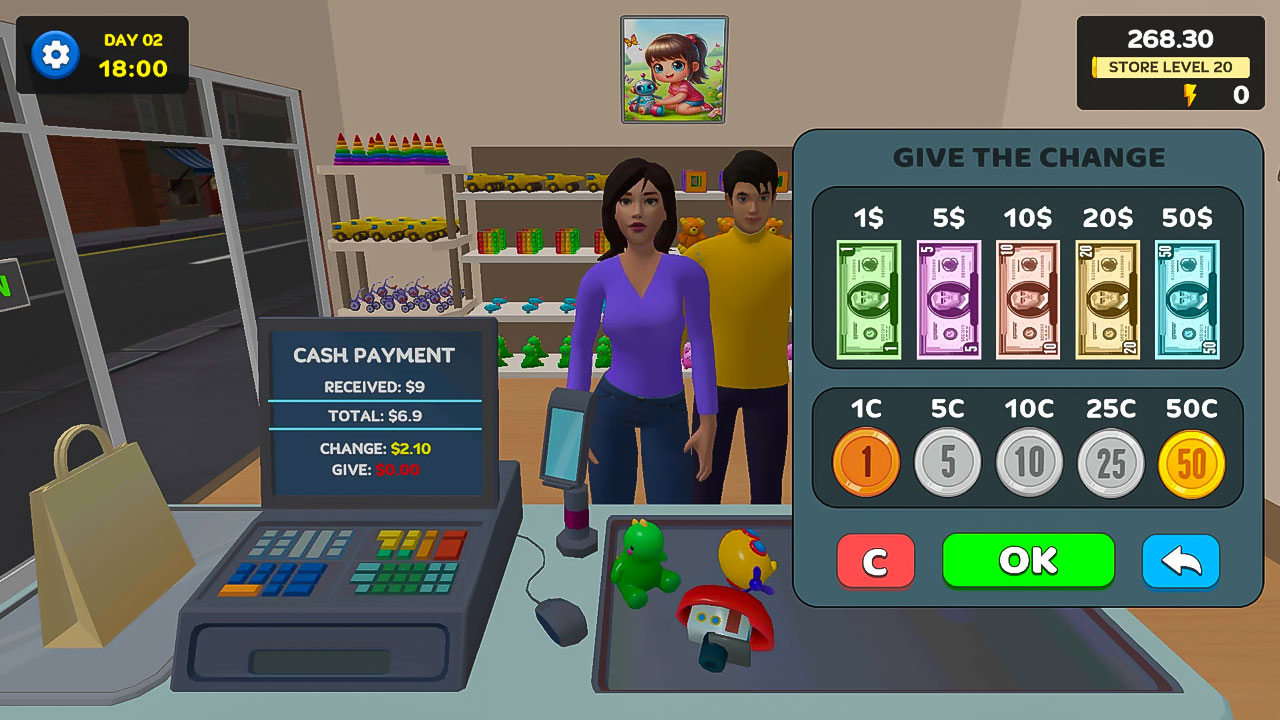Pick the 1C coin
1280x720 pixels.
(866, 462)
